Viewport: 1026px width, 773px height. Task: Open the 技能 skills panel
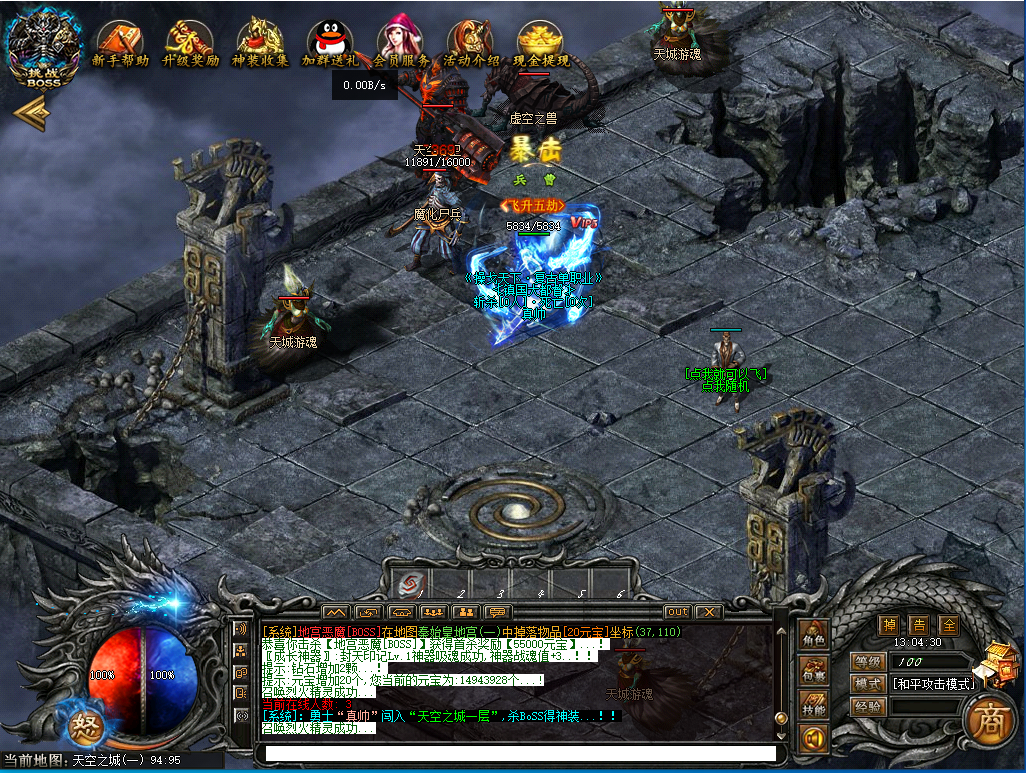click(813, 706)
